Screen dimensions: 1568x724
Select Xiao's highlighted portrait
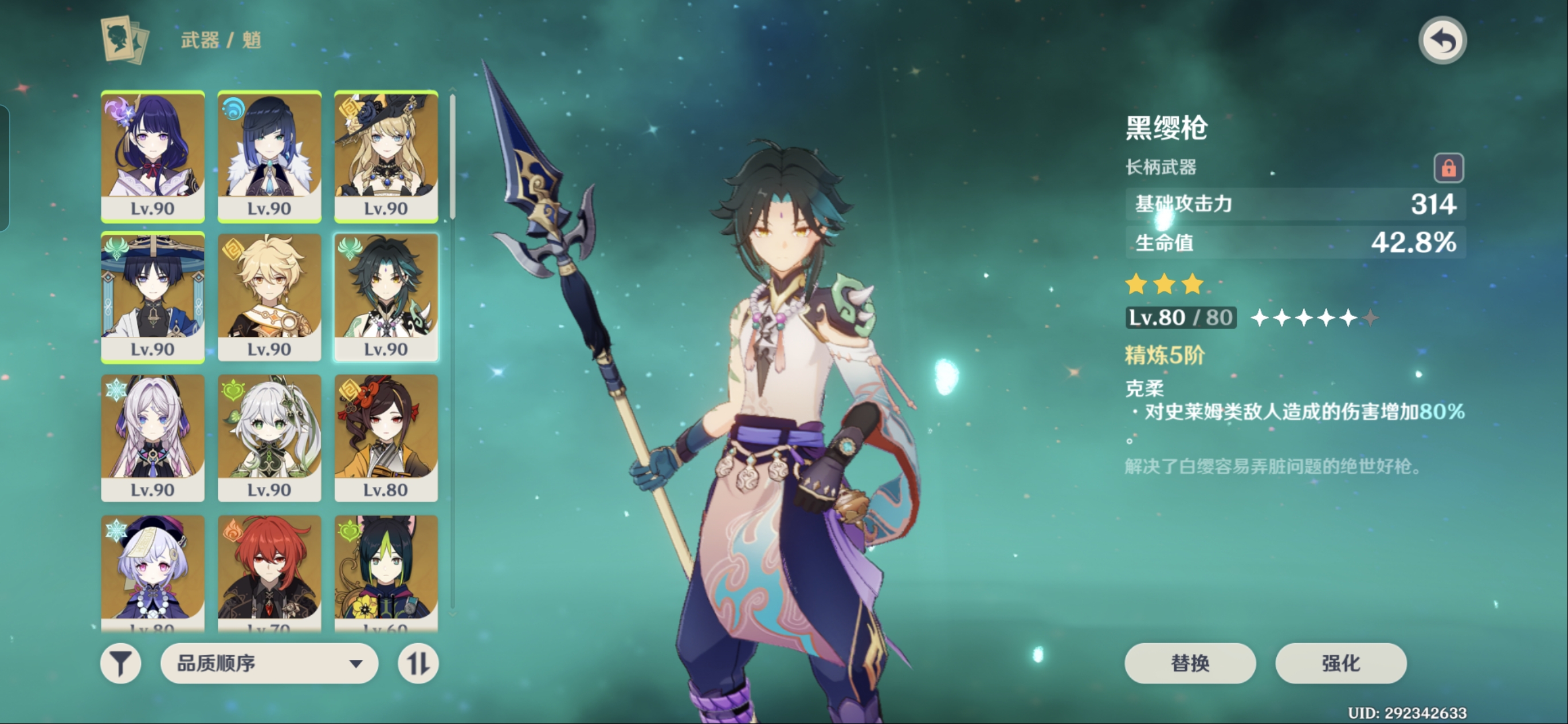coord(386,297)
